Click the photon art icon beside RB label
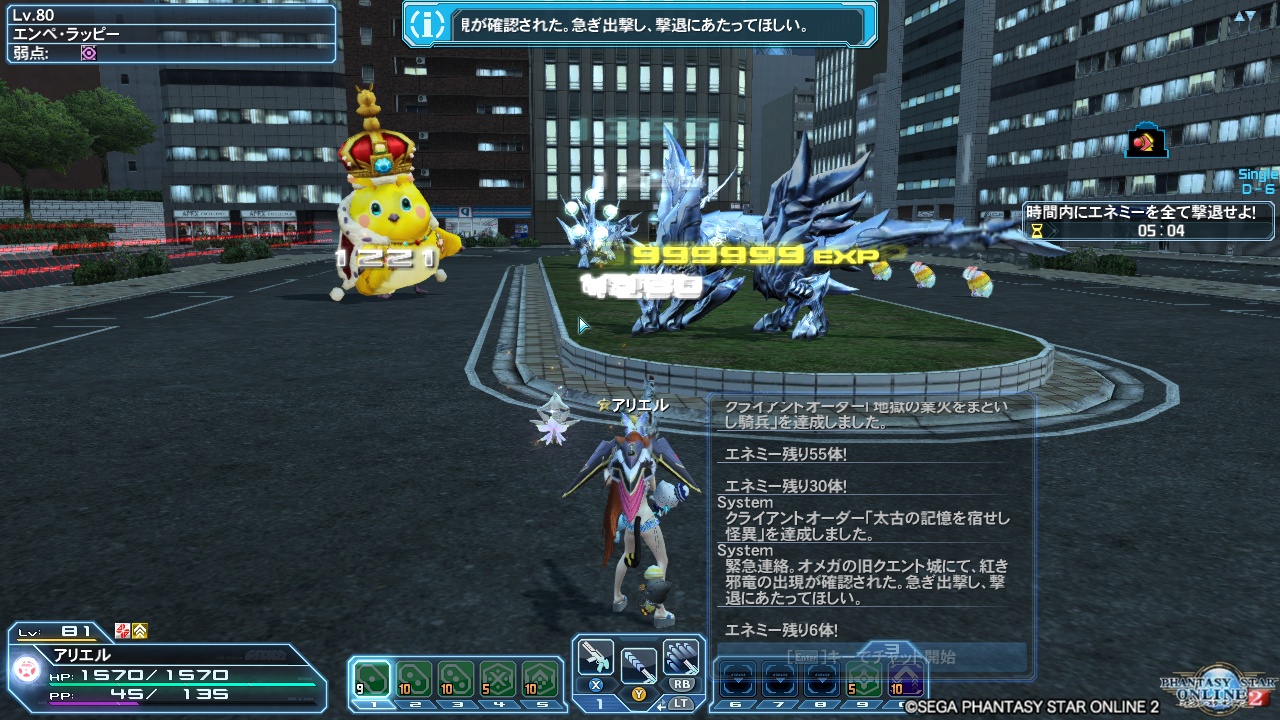This screenshot has width=1280, height=720. 680,658
